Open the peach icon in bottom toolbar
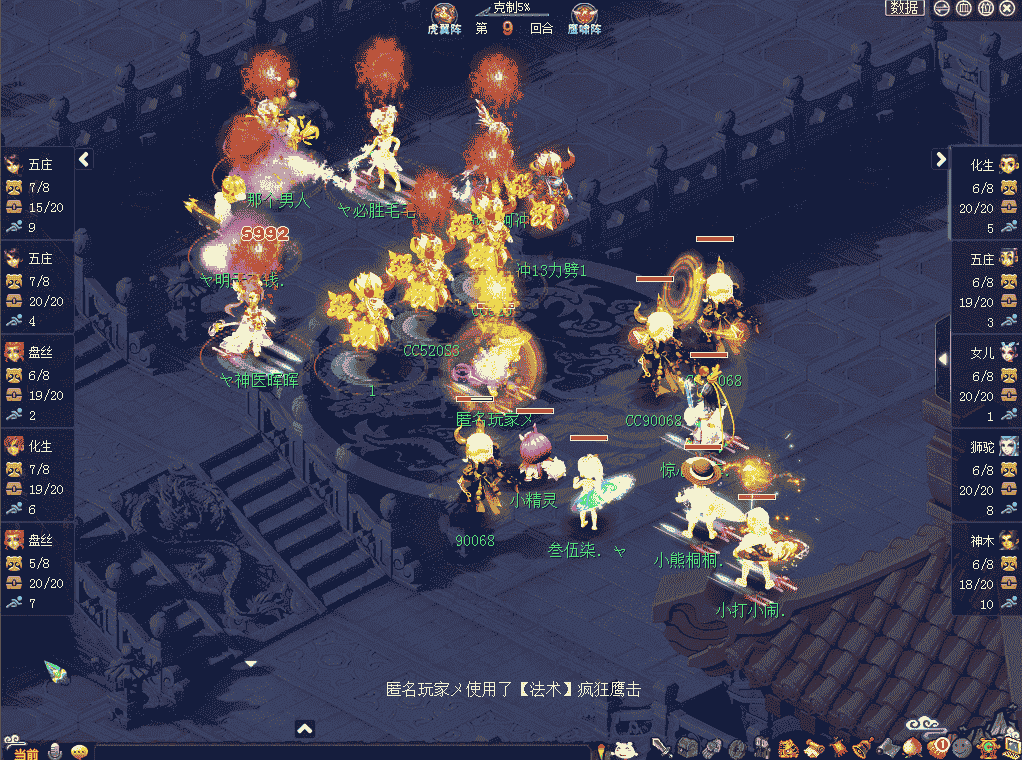The height and width of the screenshot is (760, 1022). pyautogui.click(x=911, y=747)
